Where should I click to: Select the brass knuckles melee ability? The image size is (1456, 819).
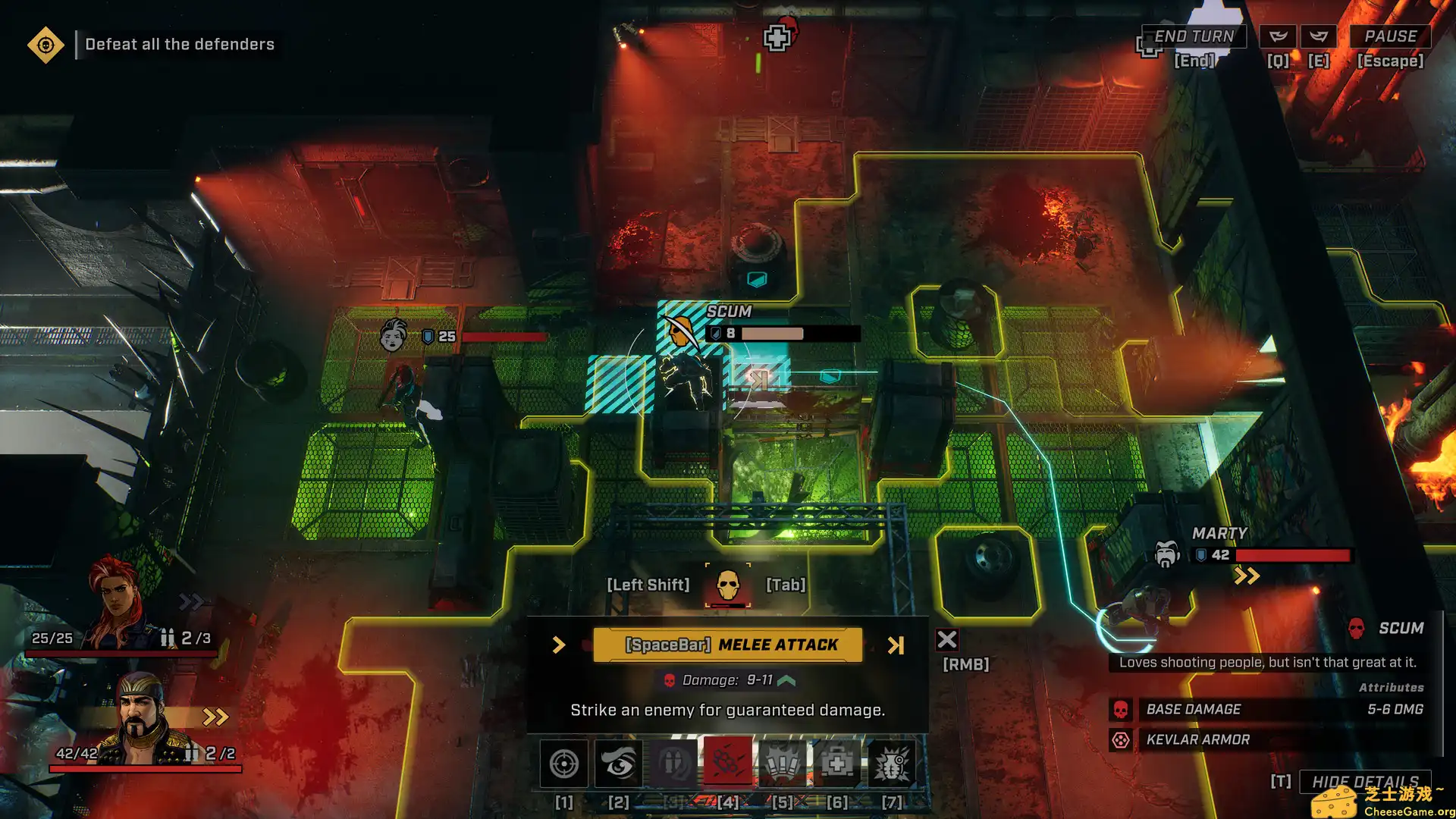tap(728, 764)
